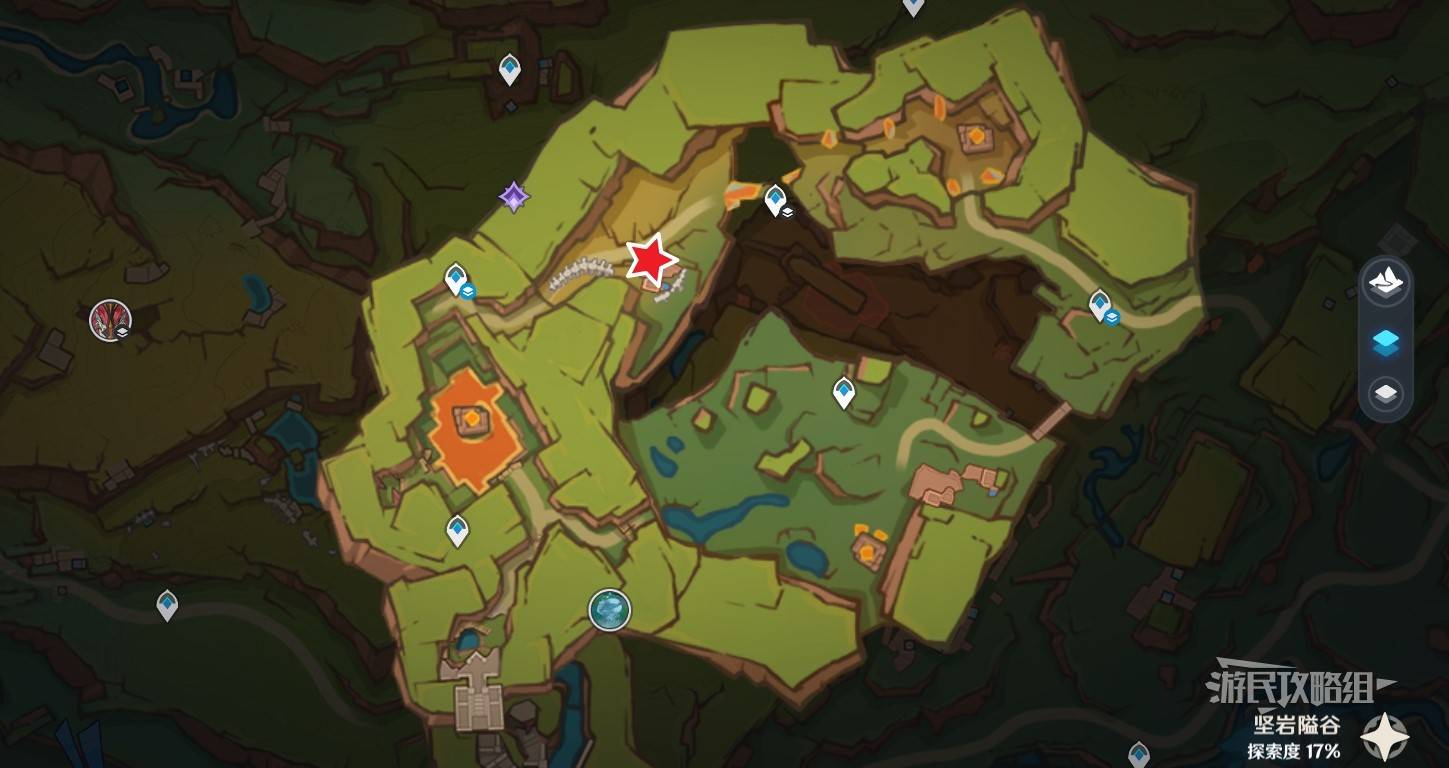Switch to the surface mountain map layer
The height and width of the screenshot is (768, 1449).
(x=1385, y=284)
